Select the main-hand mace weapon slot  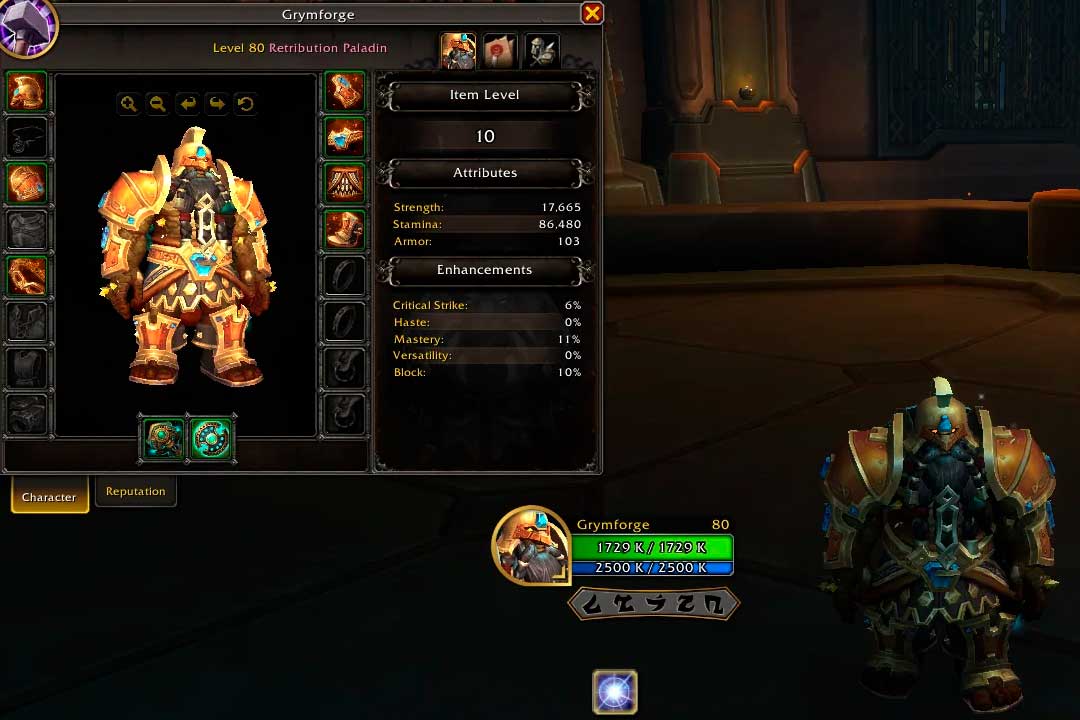click(x=163, y=439)
